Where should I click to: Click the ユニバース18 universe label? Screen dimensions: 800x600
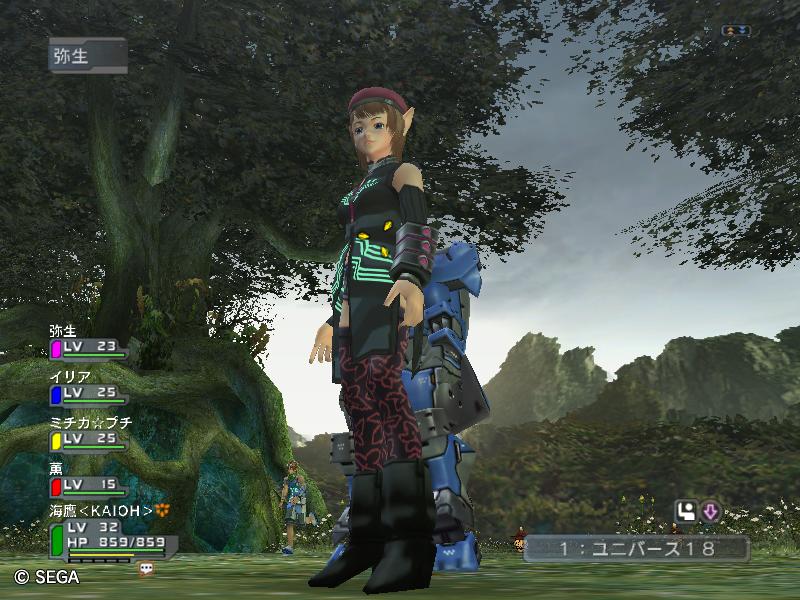click(x=636, y=548)
